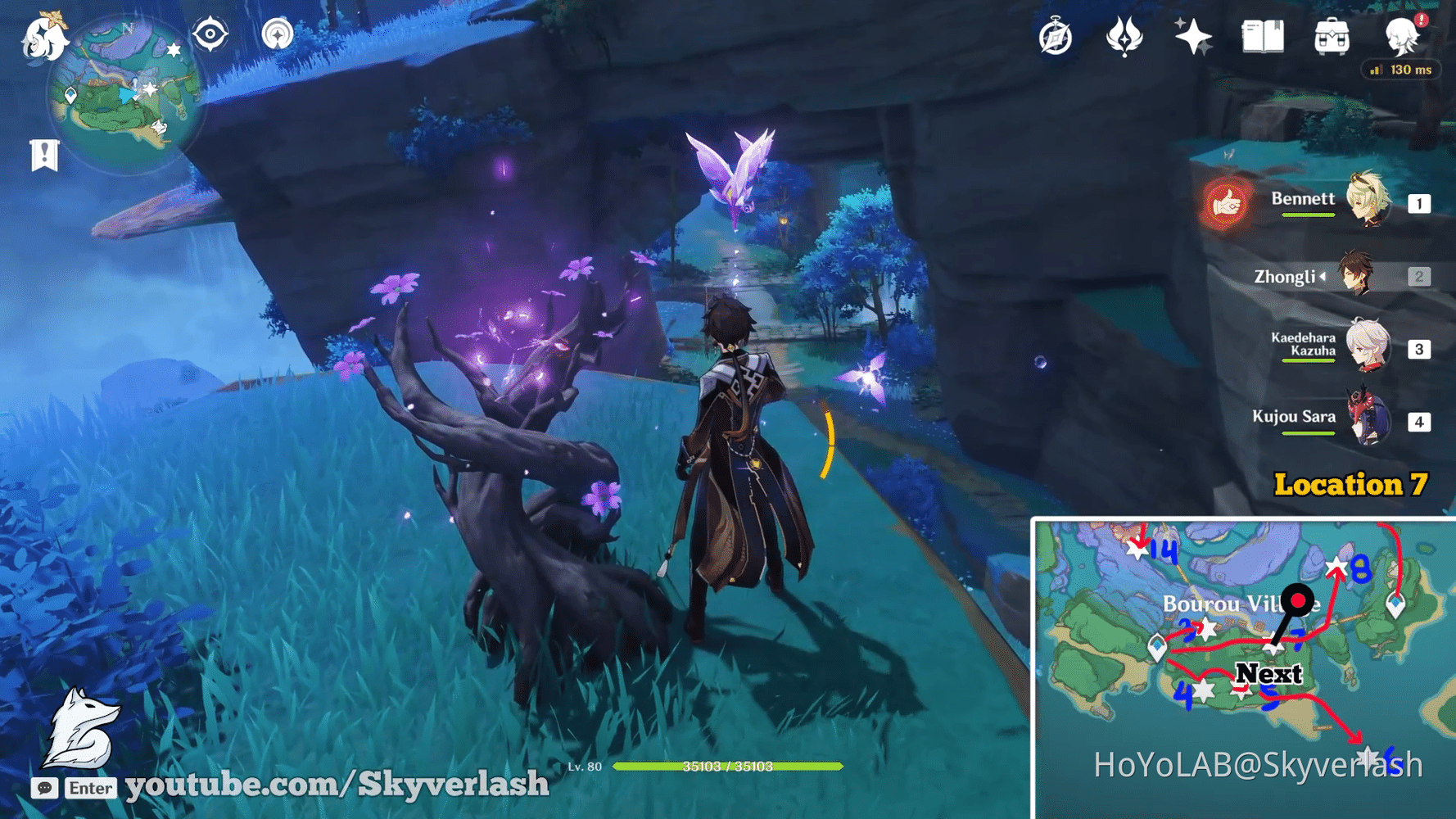Click the 130 ms ping indicator
Viewport: 1456px width, 819px height.
pos(1401,70)
